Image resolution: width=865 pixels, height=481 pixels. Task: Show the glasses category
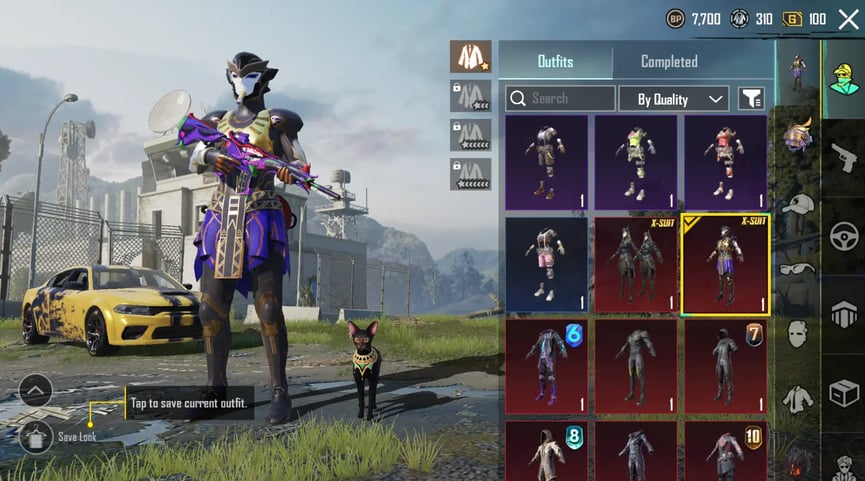coord(797,268)
